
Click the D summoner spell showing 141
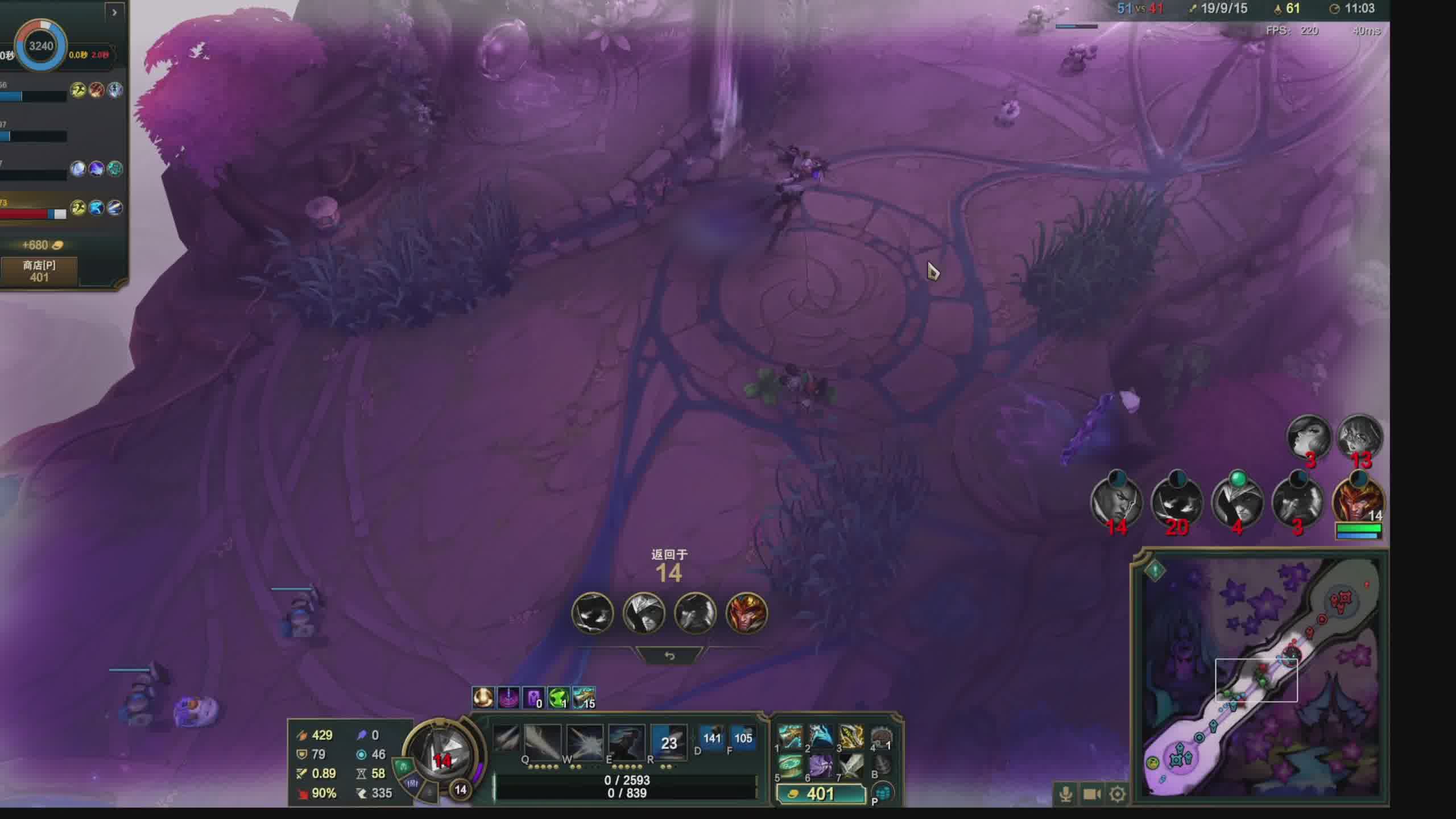(x=711, y=739)
